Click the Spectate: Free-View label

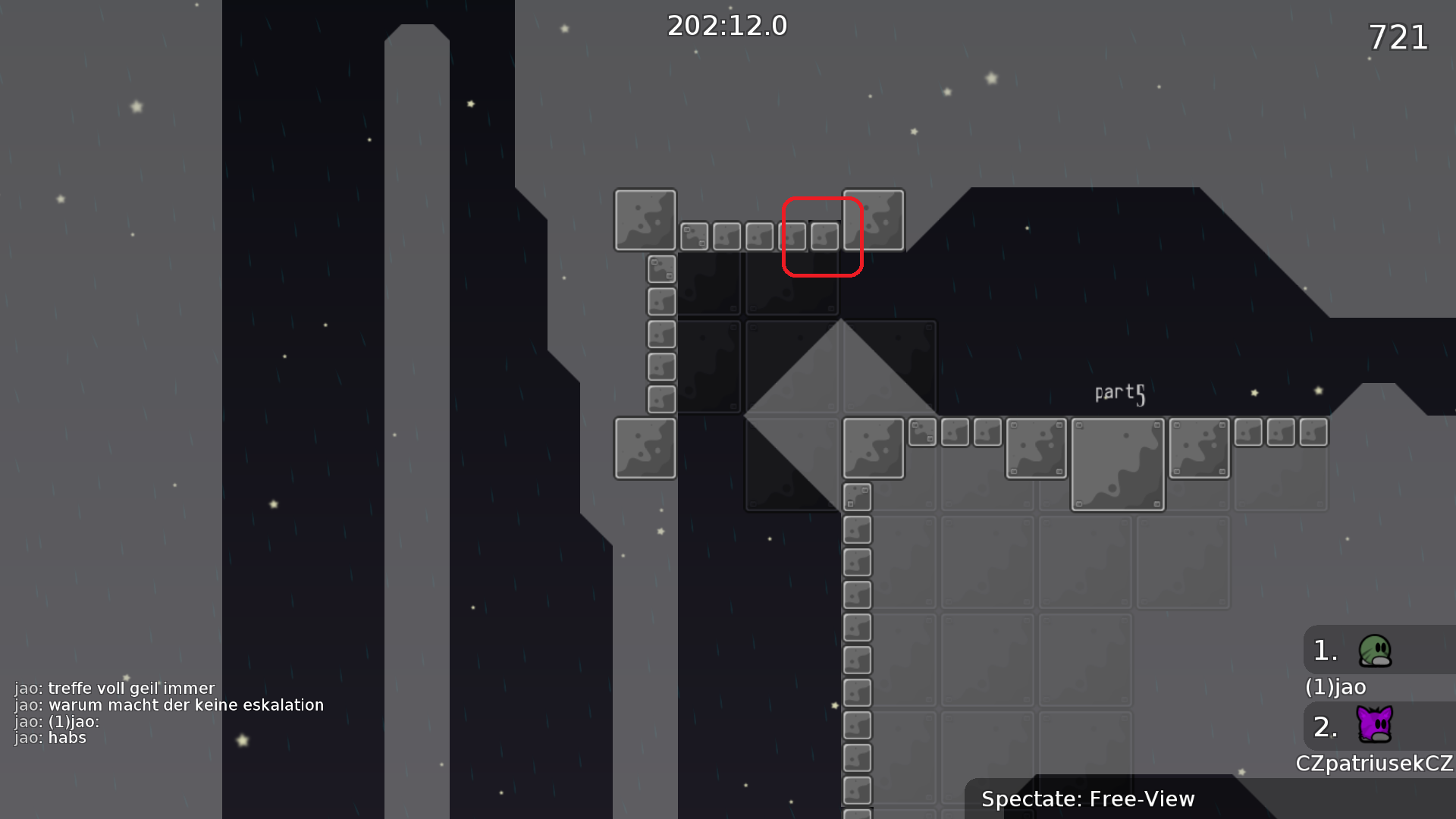coord(1087,799)
